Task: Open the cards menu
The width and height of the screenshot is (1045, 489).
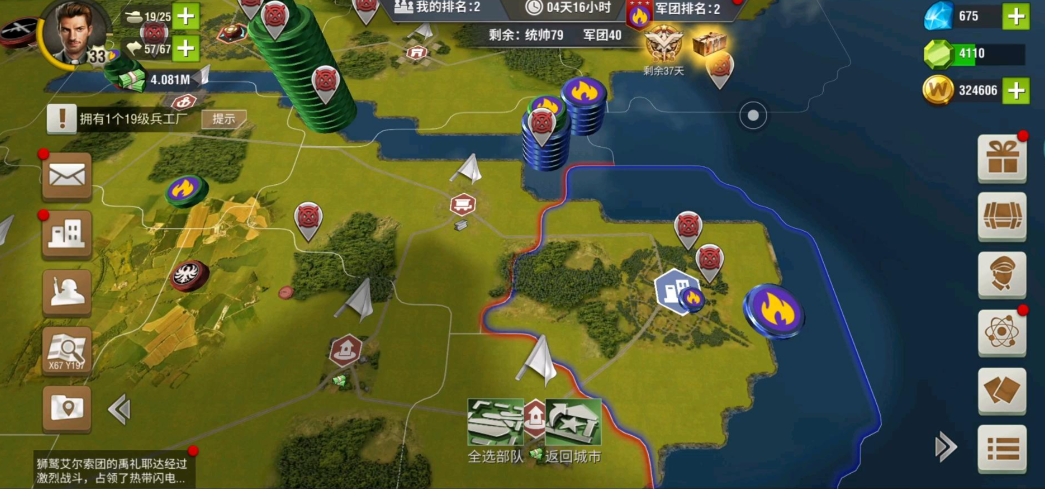Action: [x=1001, y=391]
